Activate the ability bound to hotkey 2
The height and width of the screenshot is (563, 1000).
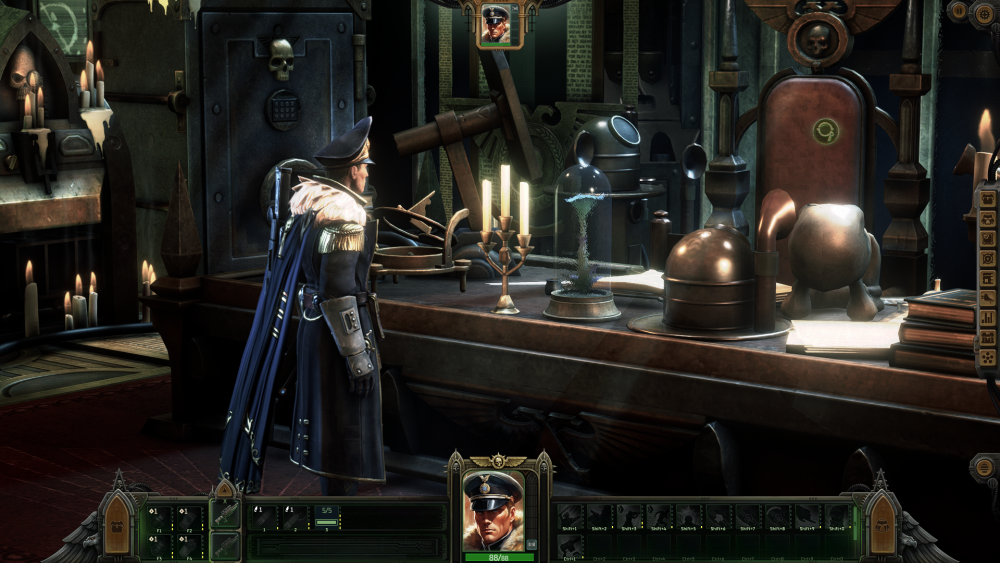(294, 516)
